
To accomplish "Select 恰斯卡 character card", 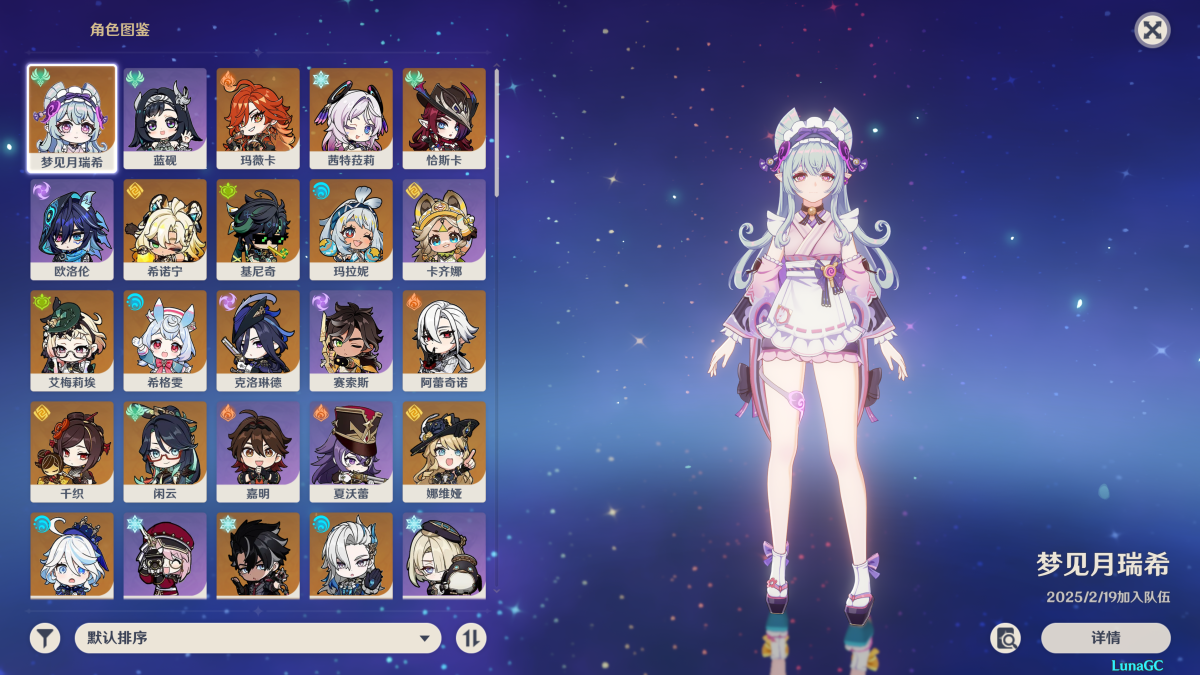I will pyautogui.click(x=444, y=117).
